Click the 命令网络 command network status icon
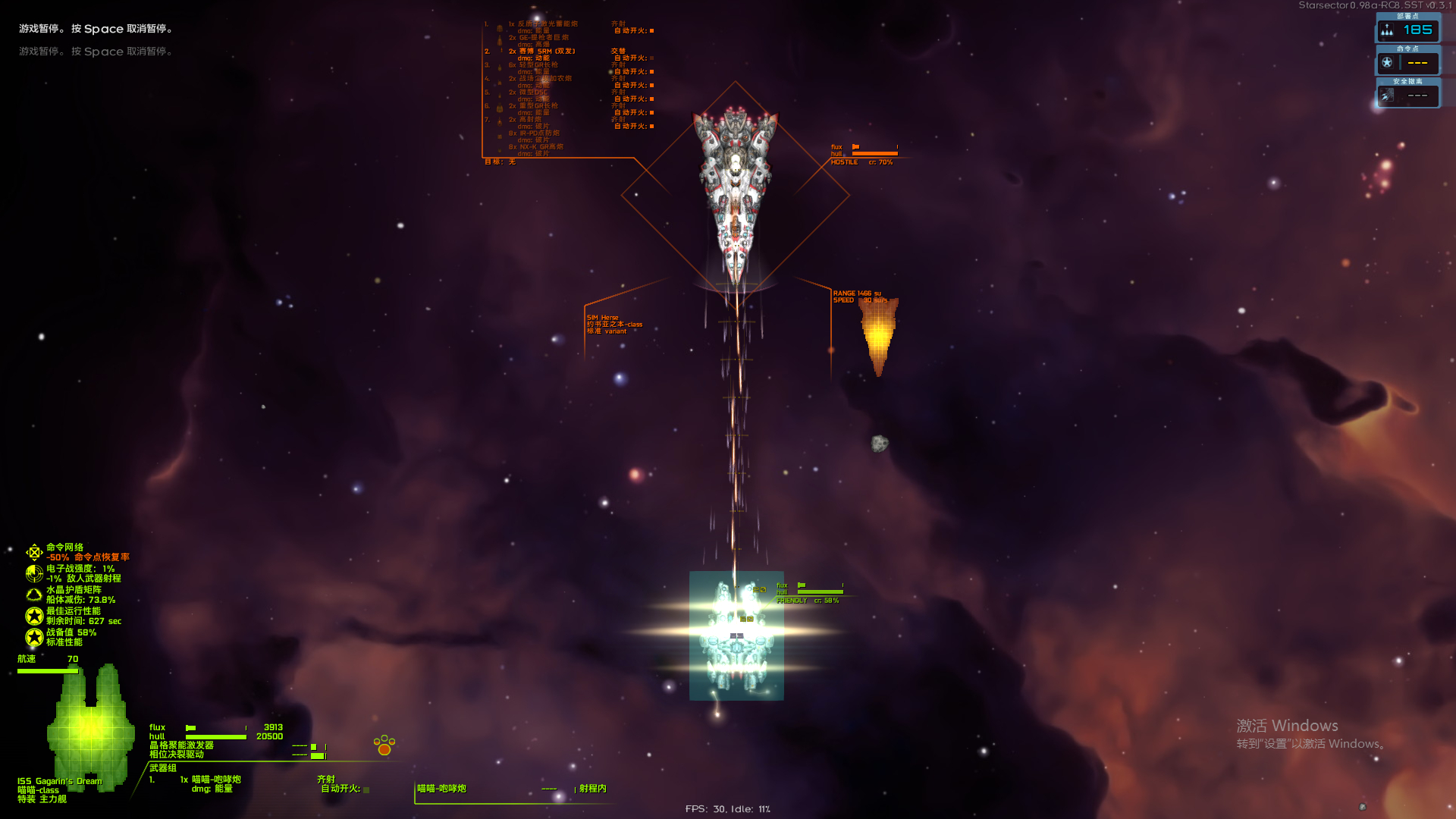 click(x=34, y=552)
